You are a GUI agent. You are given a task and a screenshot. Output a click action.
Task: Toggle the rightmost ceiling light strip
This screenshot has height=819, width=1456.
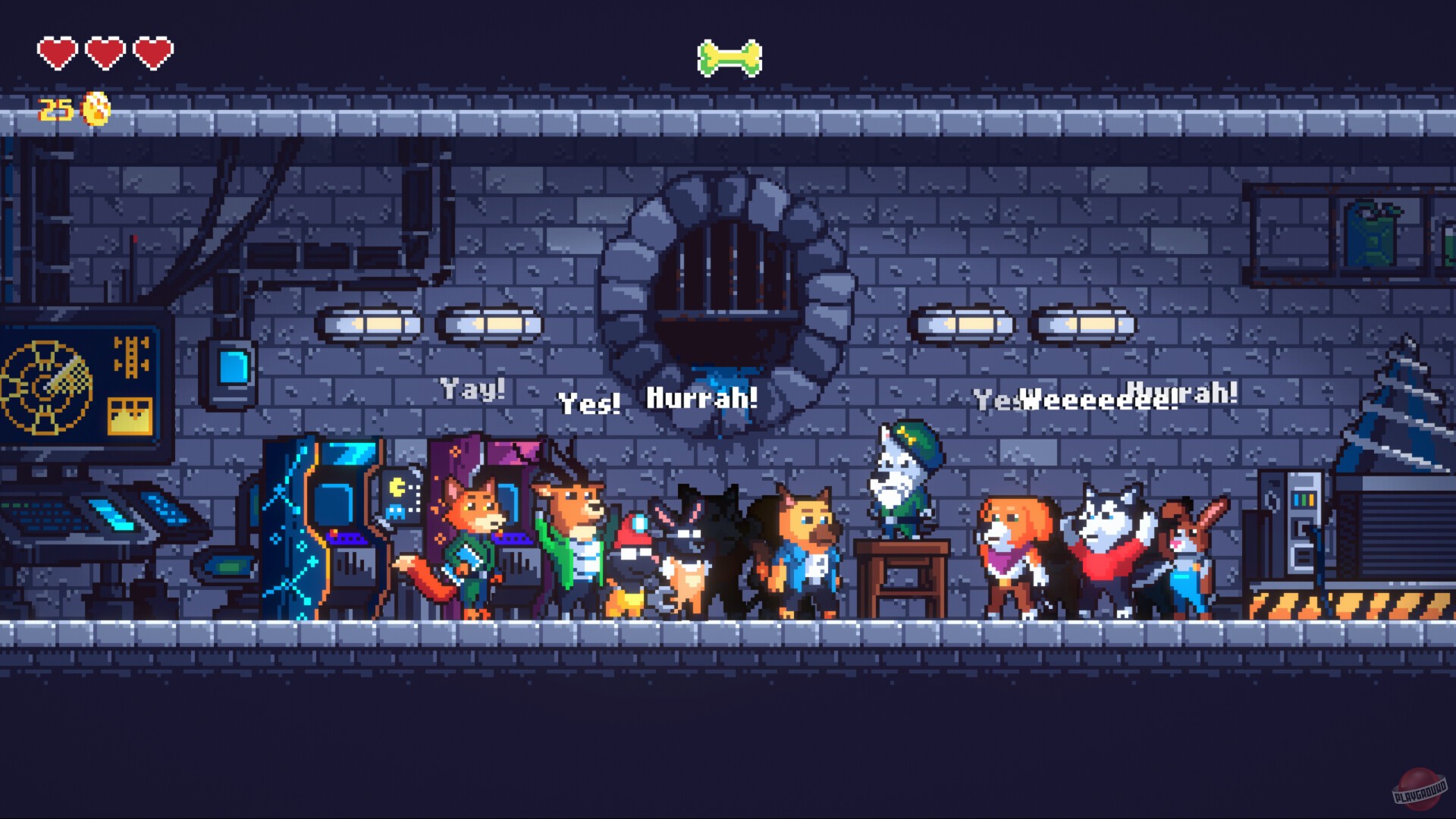[1084, 322]
